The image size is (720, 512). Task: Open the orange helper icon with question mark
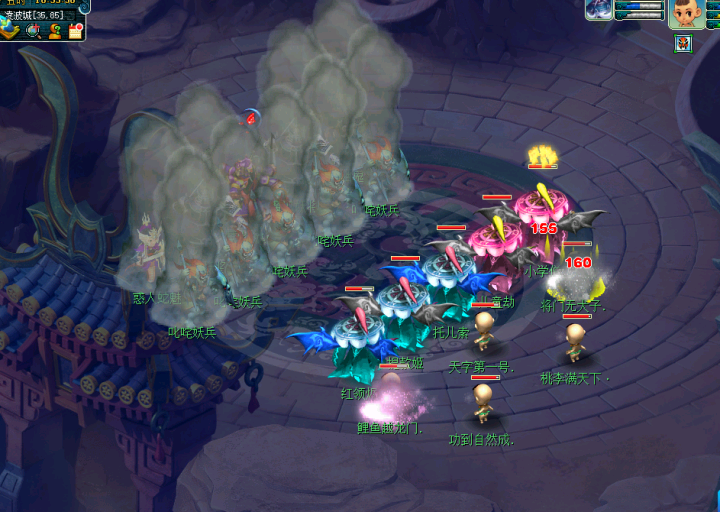coord(54,30)
